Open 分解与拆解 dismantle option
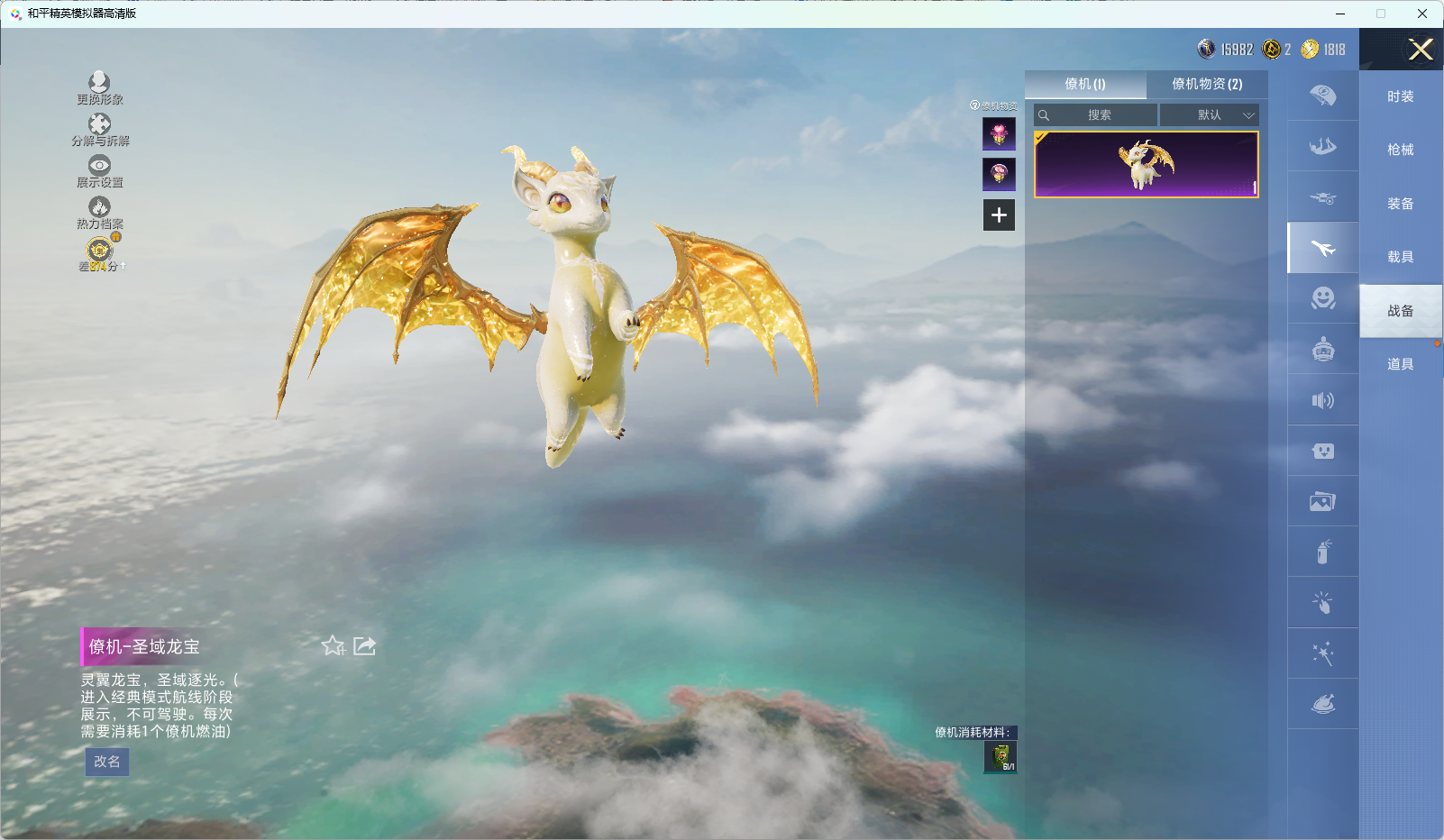This screenshot has width=1444, height=840. coord(99,130)
